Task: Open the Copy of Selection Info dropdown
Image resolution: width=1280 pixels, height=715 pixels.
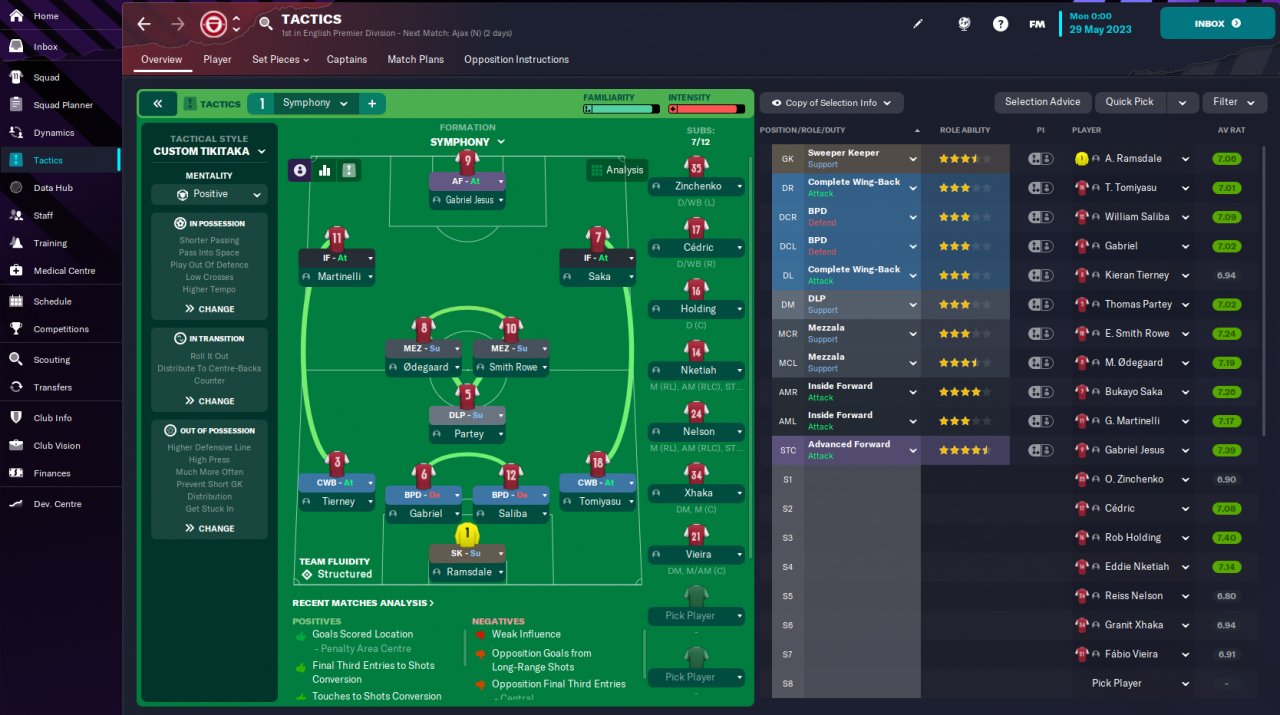Action: 831,103
